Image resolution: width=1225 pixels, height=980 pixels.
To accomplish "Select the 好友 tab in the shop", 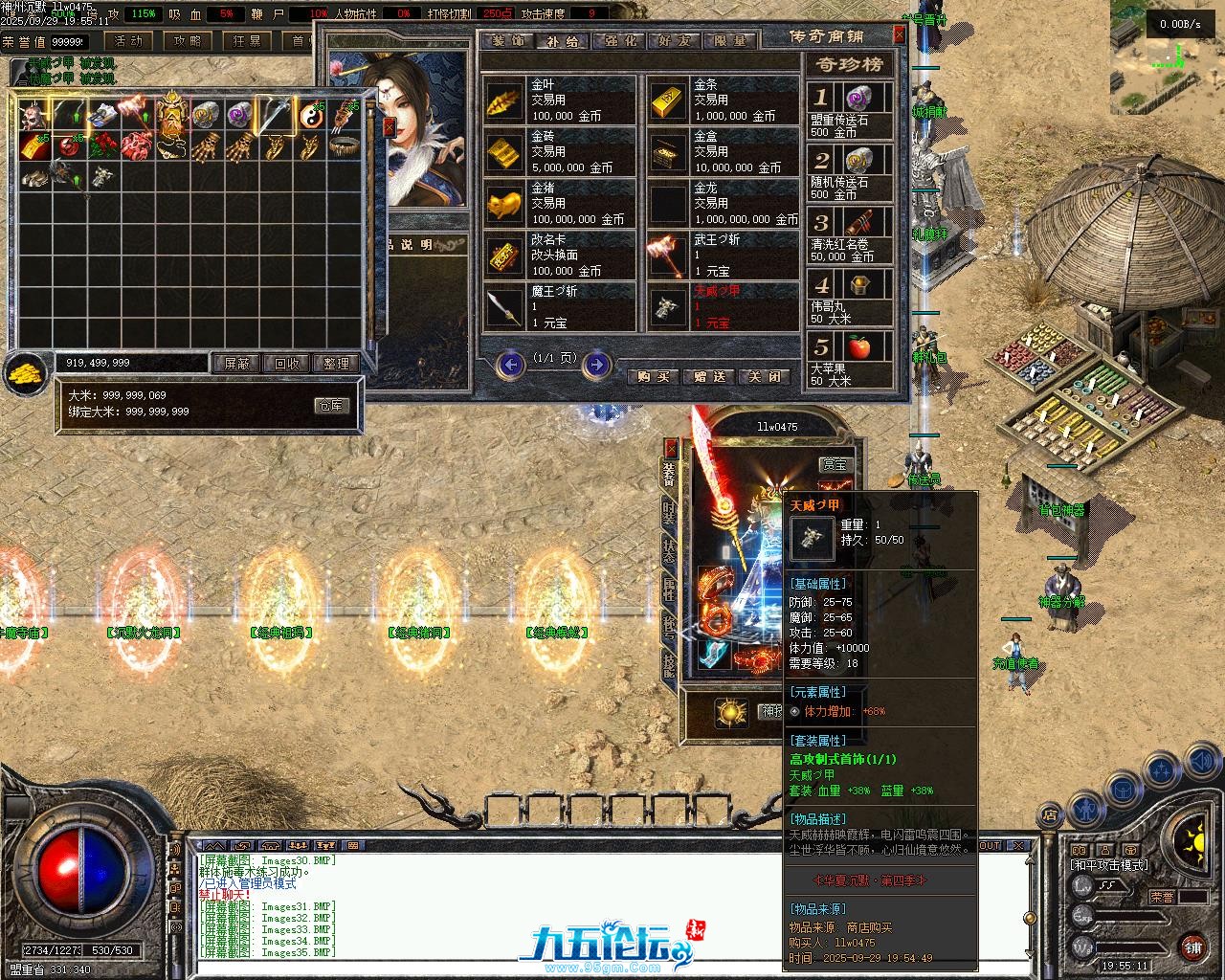I will click(x=674, y=41).
